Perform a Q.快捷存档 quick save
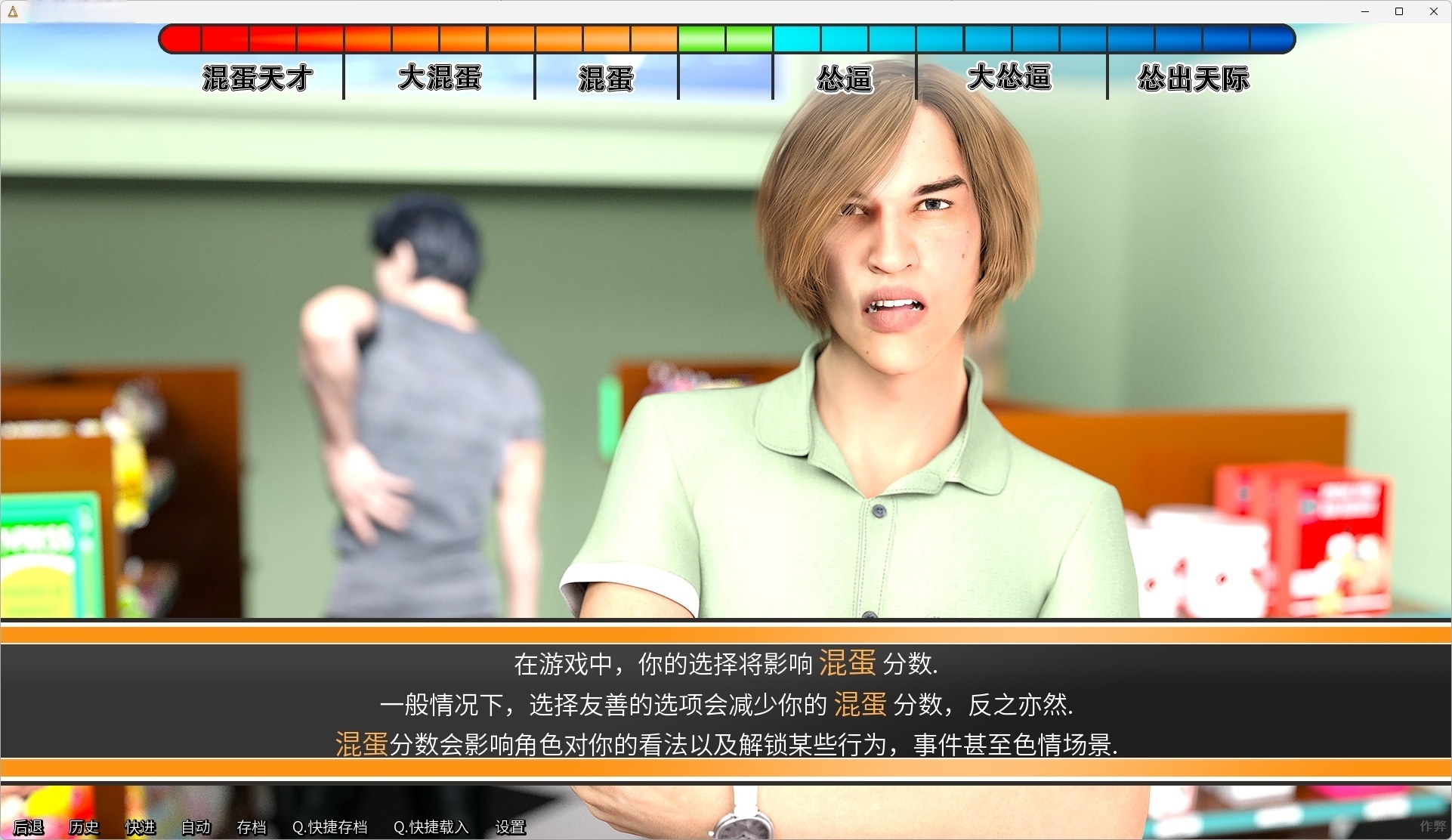This screenshot has height=840, width=1452. [329, 827]
